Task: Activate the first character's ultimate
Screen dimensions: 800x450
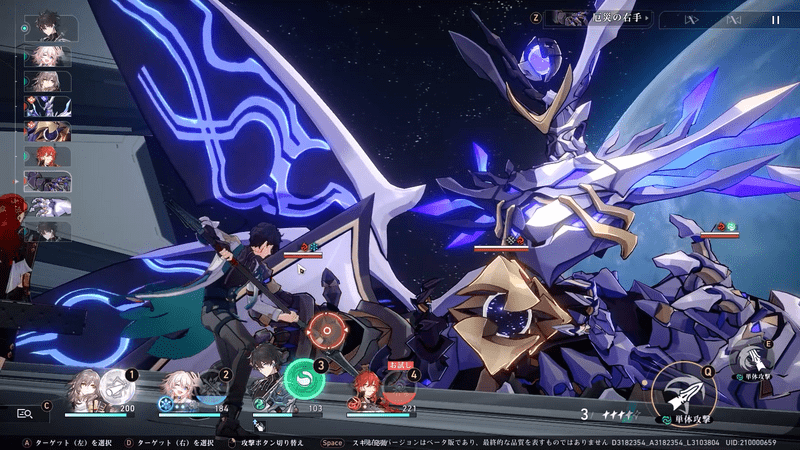Action: point(117,384)
